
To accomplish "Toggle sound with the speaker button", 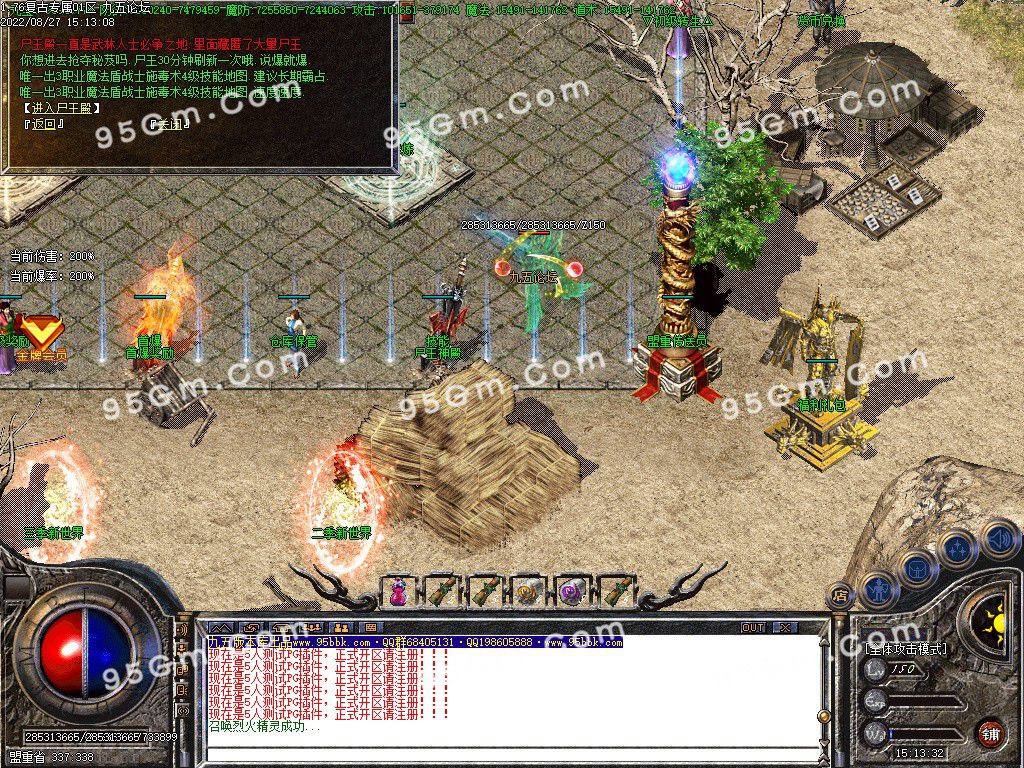I will click(x=998, y=539).
